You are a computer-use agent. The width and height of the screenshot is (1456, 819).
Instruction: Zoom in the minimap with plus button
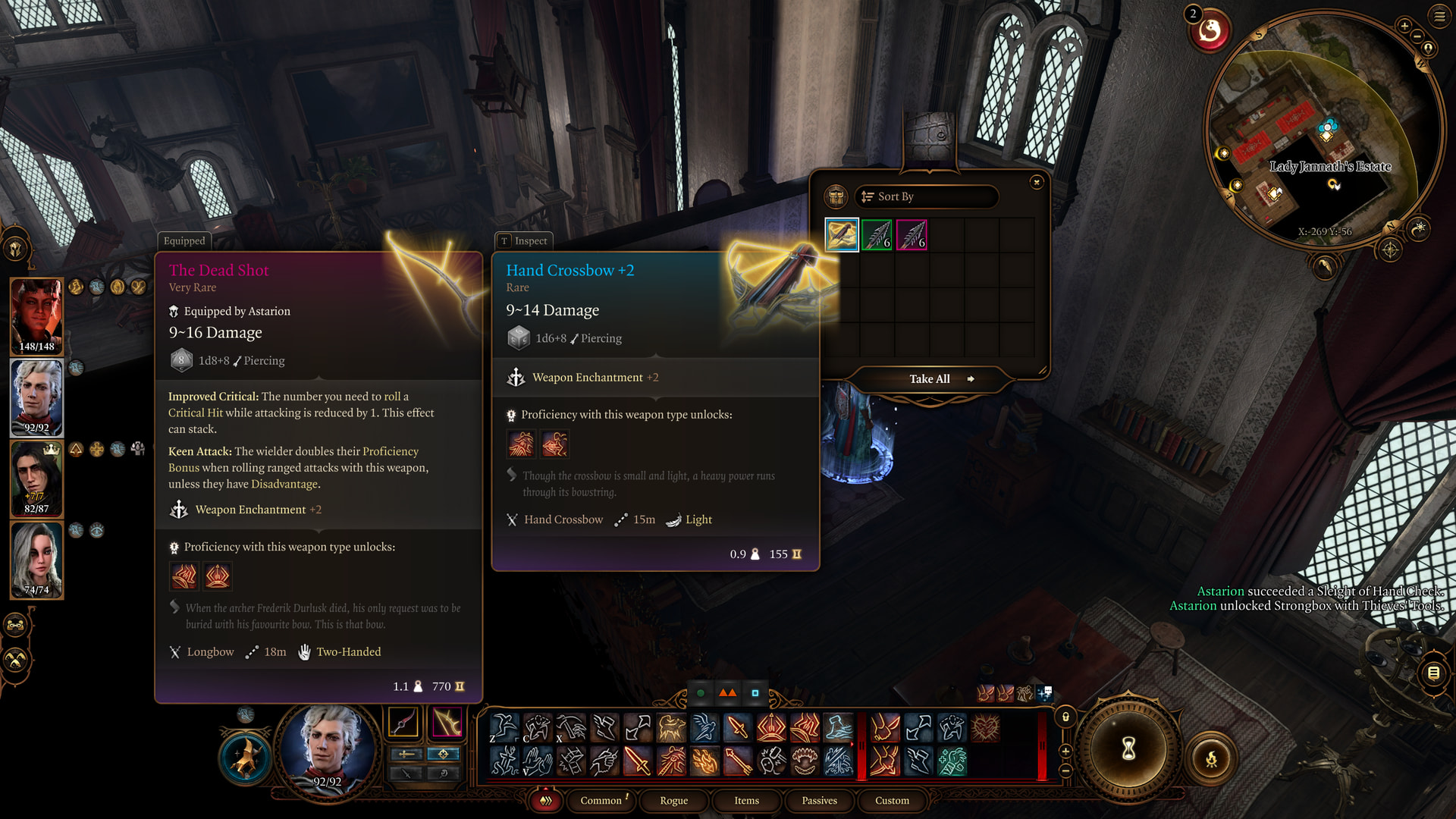point(1404,27)
